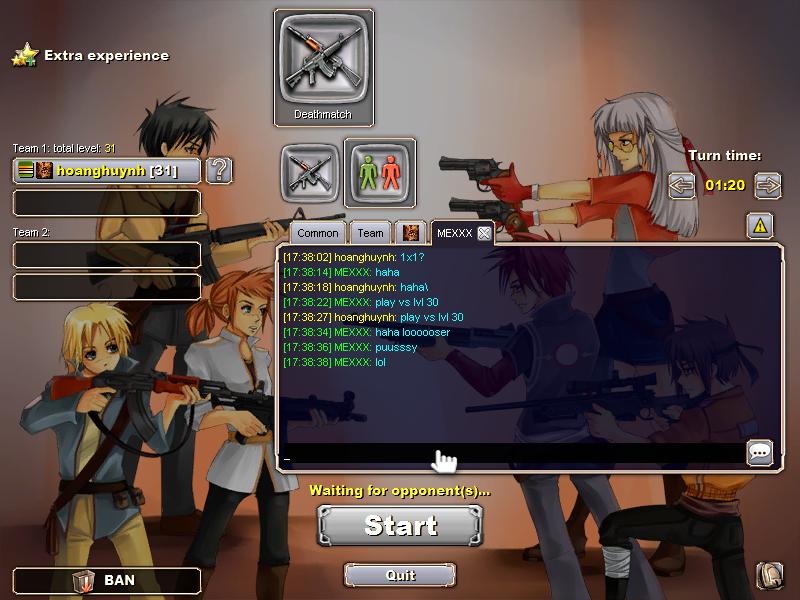This screenshot has height=600, width=800.
Task: Open the BAN list
Action: pos(107,580)
